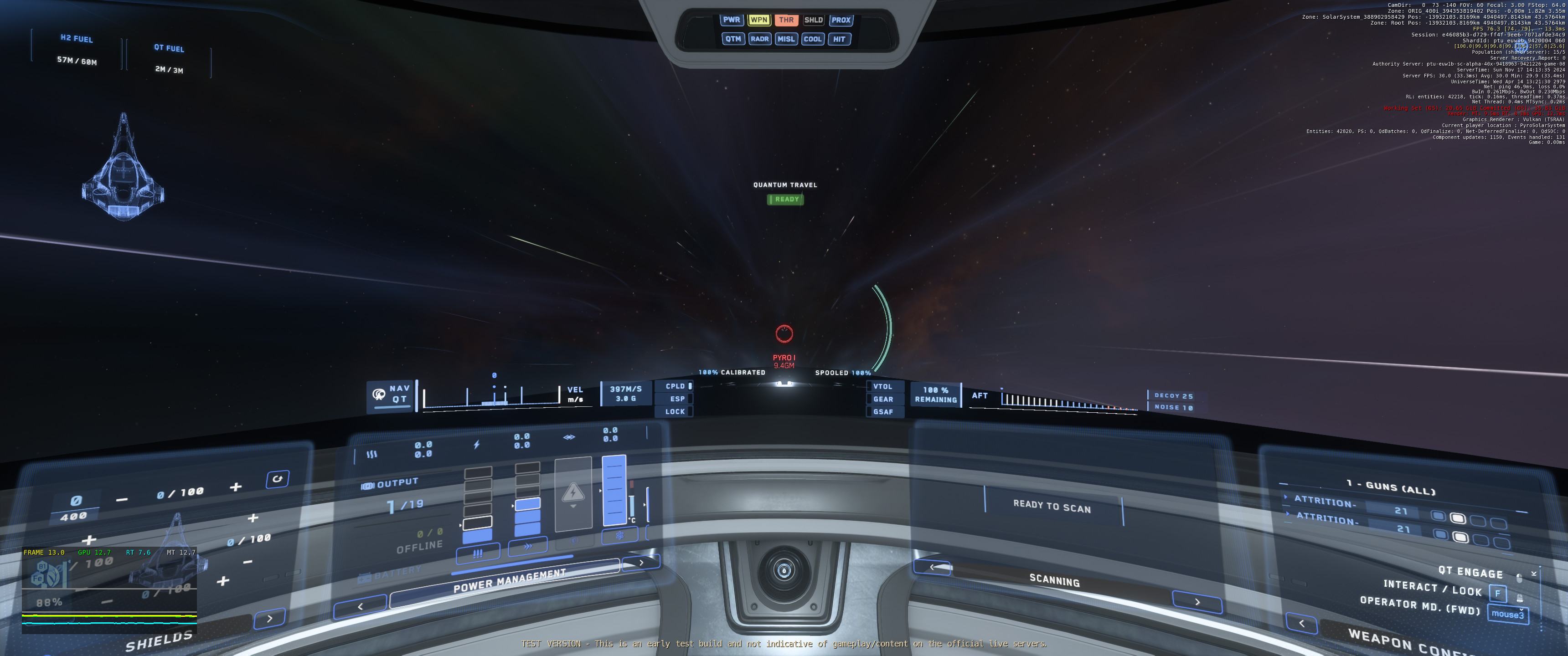Select the cooler power button with the atom icon
Image resolution: width=1568 pixels, height=656 pixels.
pos(619,536)
